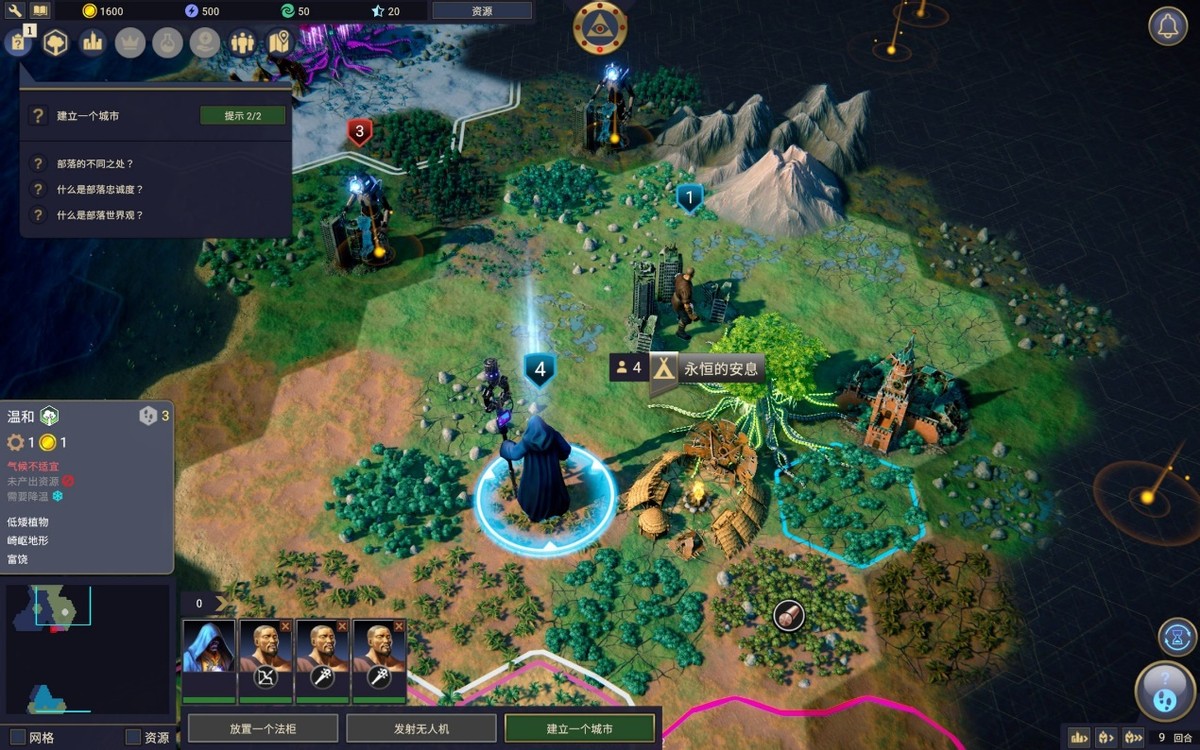Click 建立一个城市 found city button

580,728
